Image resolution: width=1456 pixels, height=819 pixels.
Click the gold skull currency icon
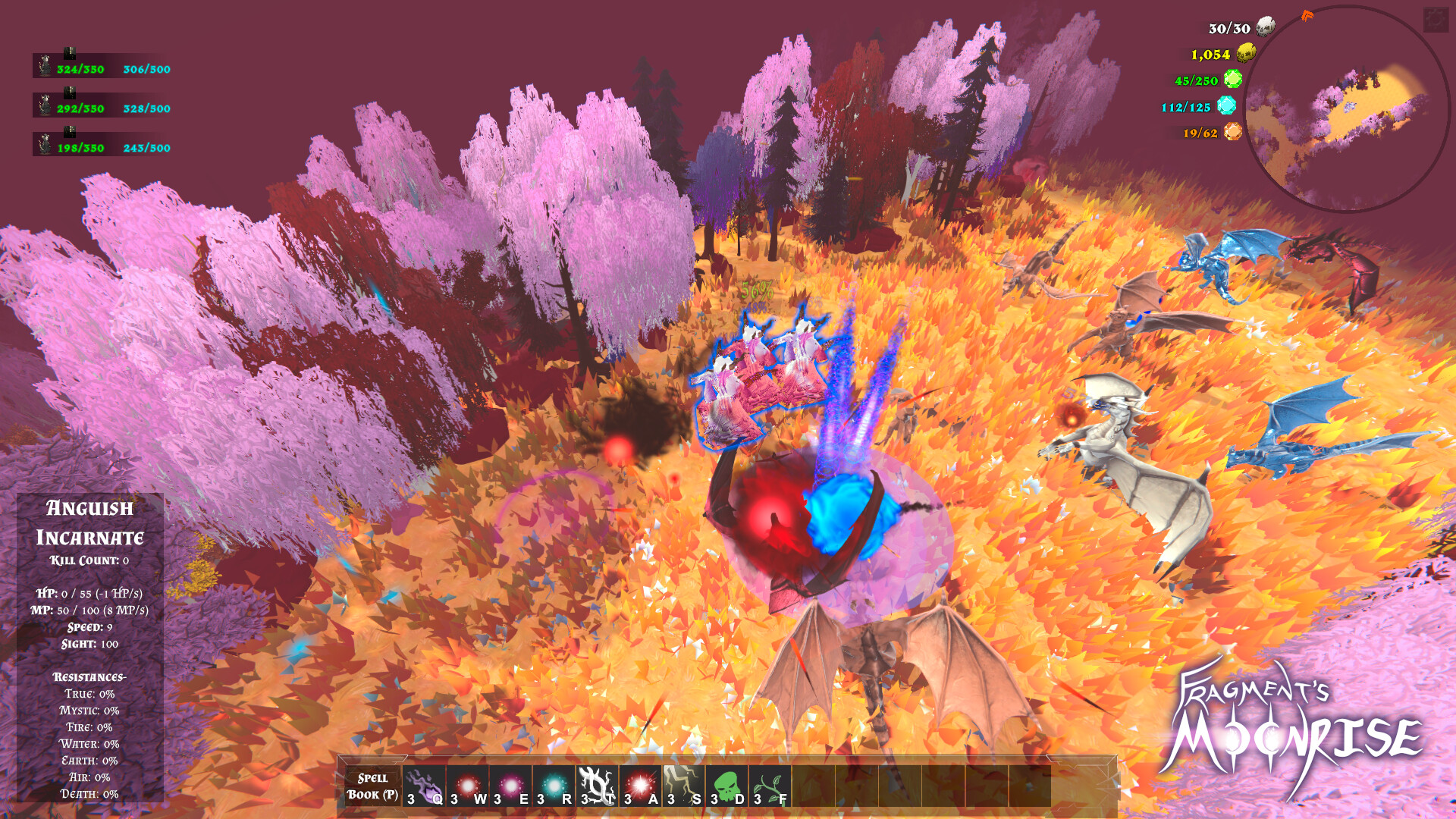coord(1245,54)
